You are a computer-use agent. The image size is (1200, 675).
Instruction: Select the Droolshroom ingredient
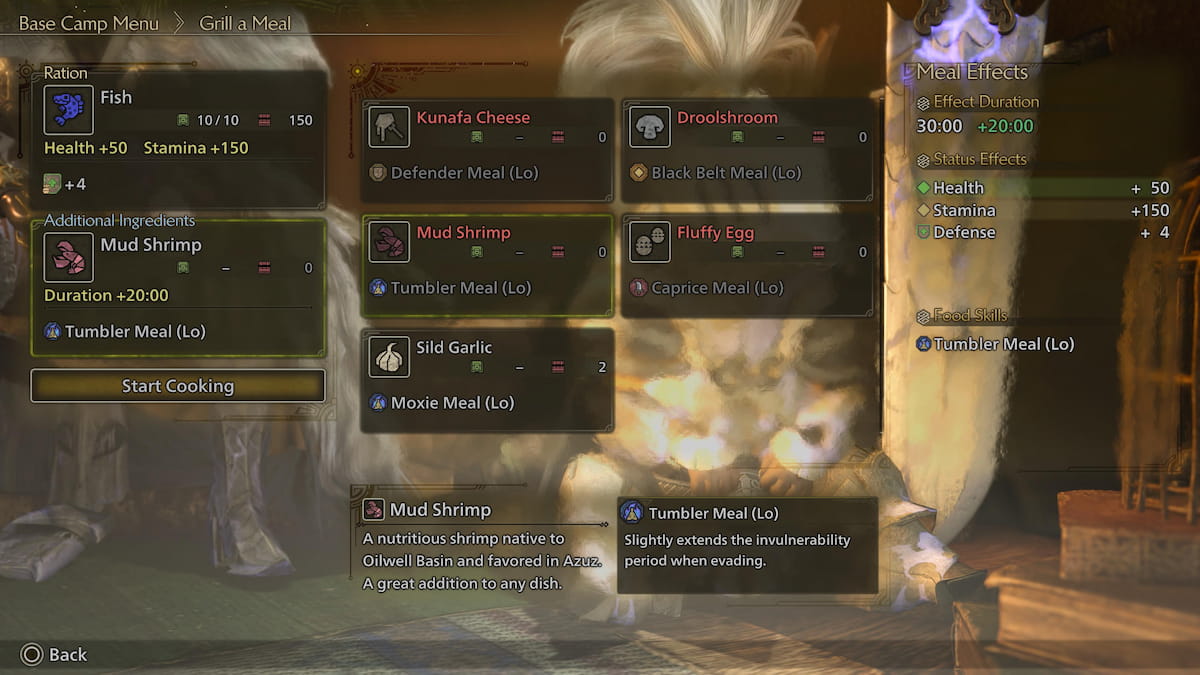(748, 150)
